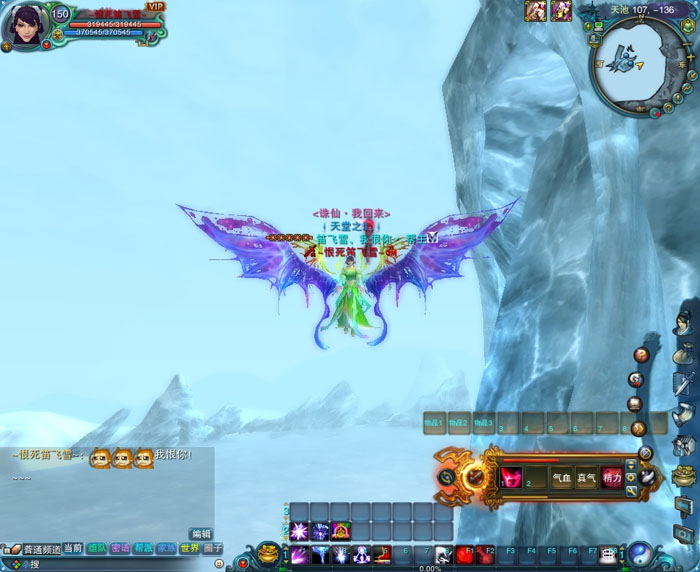The height and width of the screenshot is (572, 700).
Task: Select the white-haired character buff icon
Action: (x=537, y=10)
